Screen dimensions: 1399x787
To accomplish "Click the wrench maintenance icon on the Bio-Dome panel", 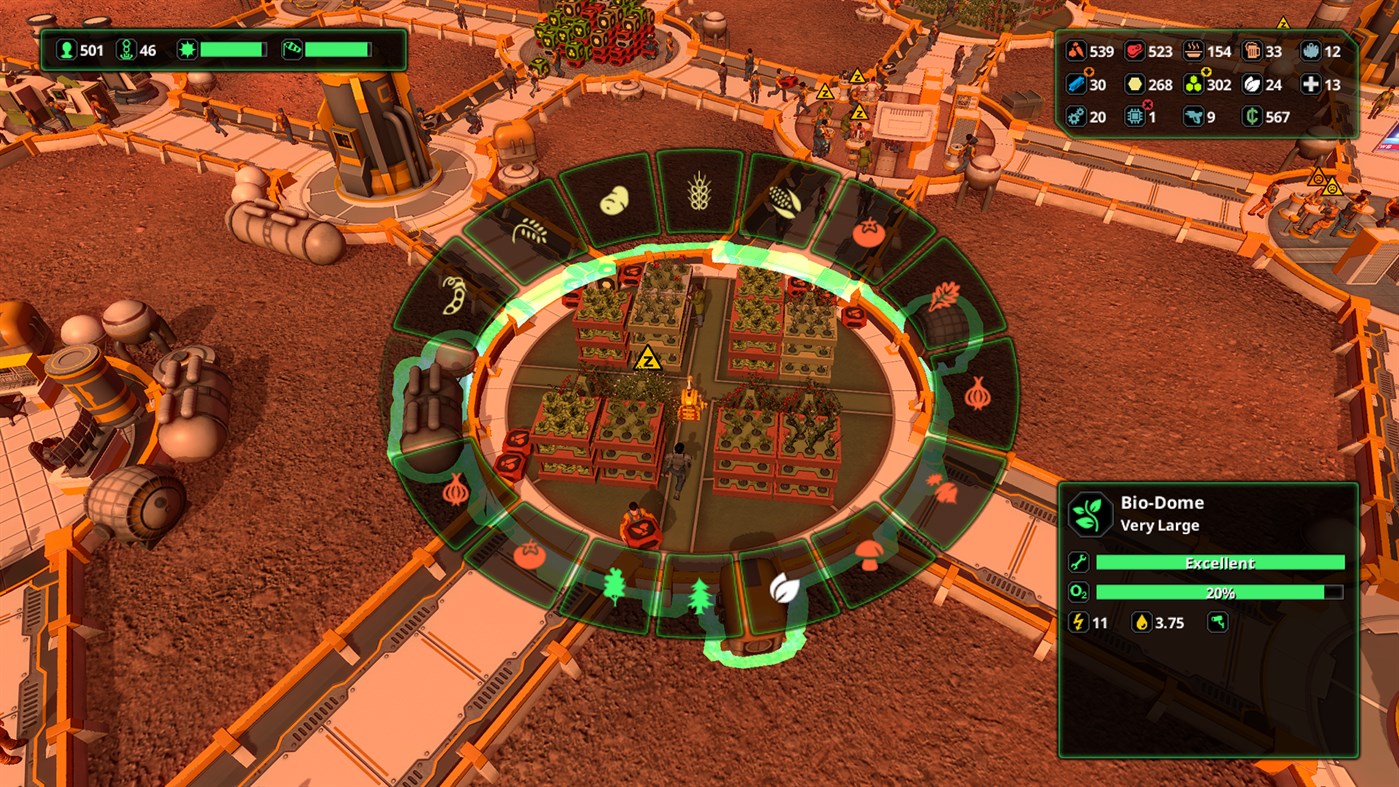I will [1078, 562].
